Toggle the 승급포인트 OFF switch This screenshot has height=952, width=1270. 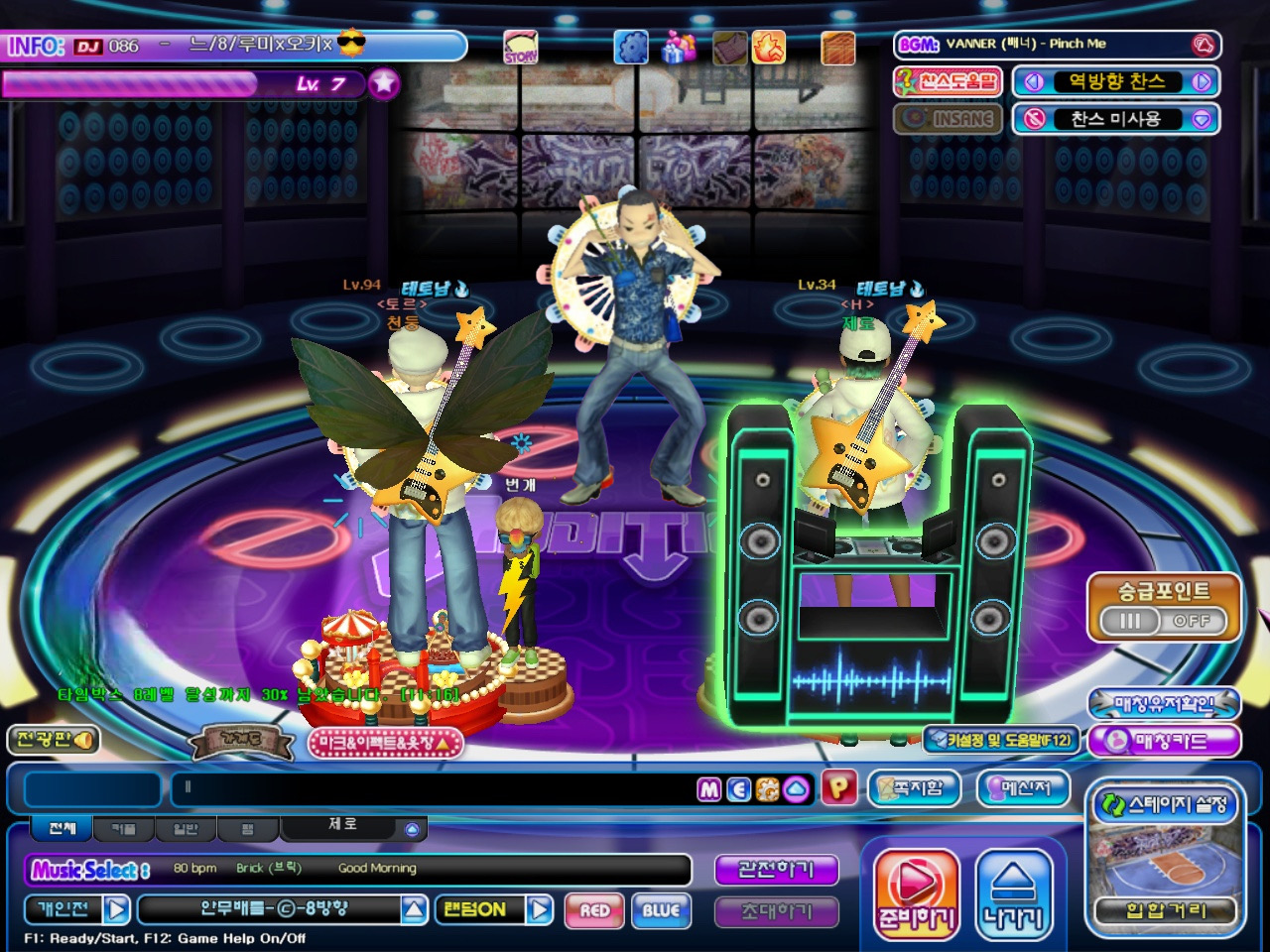1165,621
